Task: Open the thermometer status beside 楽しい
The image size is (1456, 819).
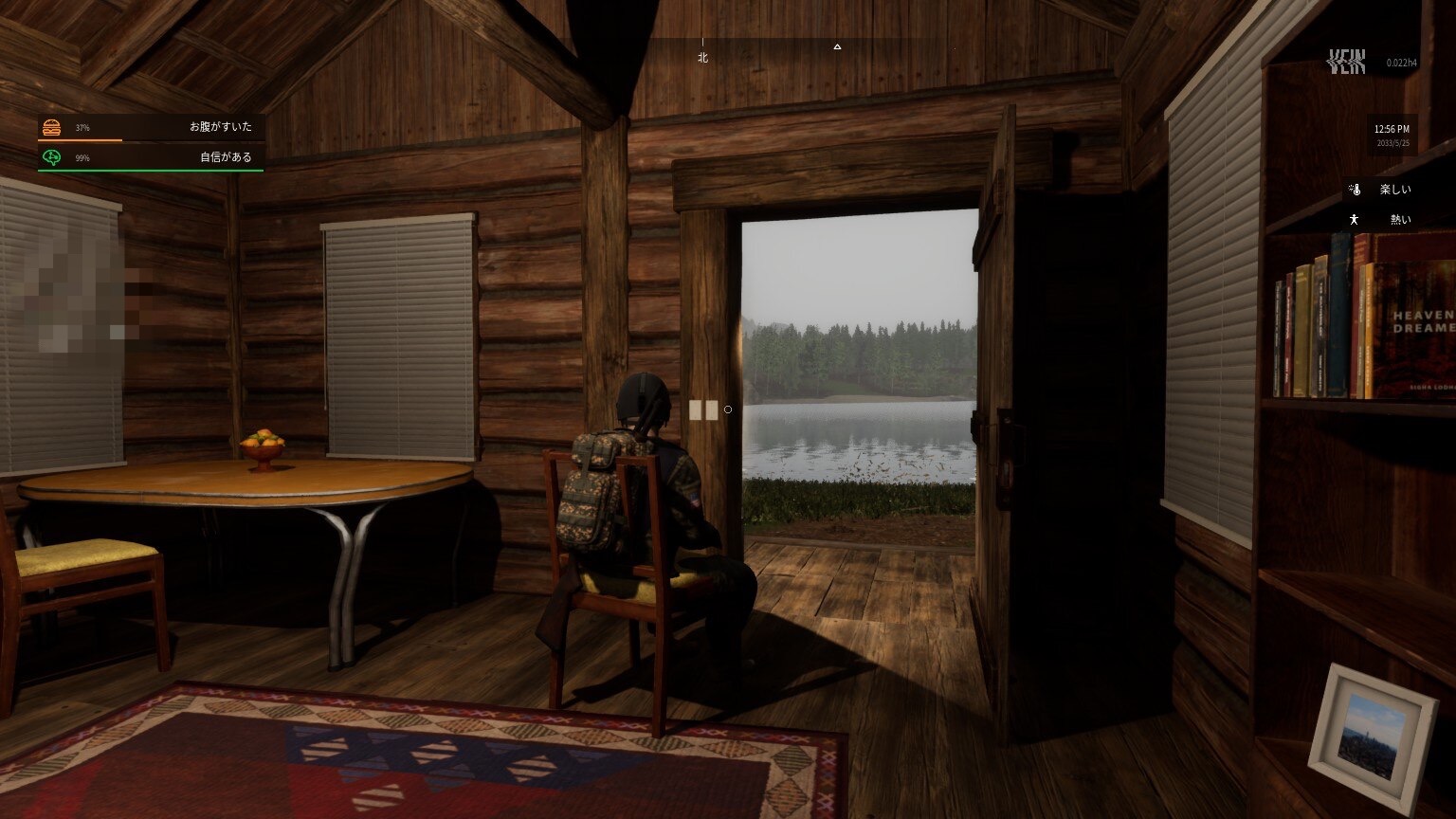Action: point(1356,190)
